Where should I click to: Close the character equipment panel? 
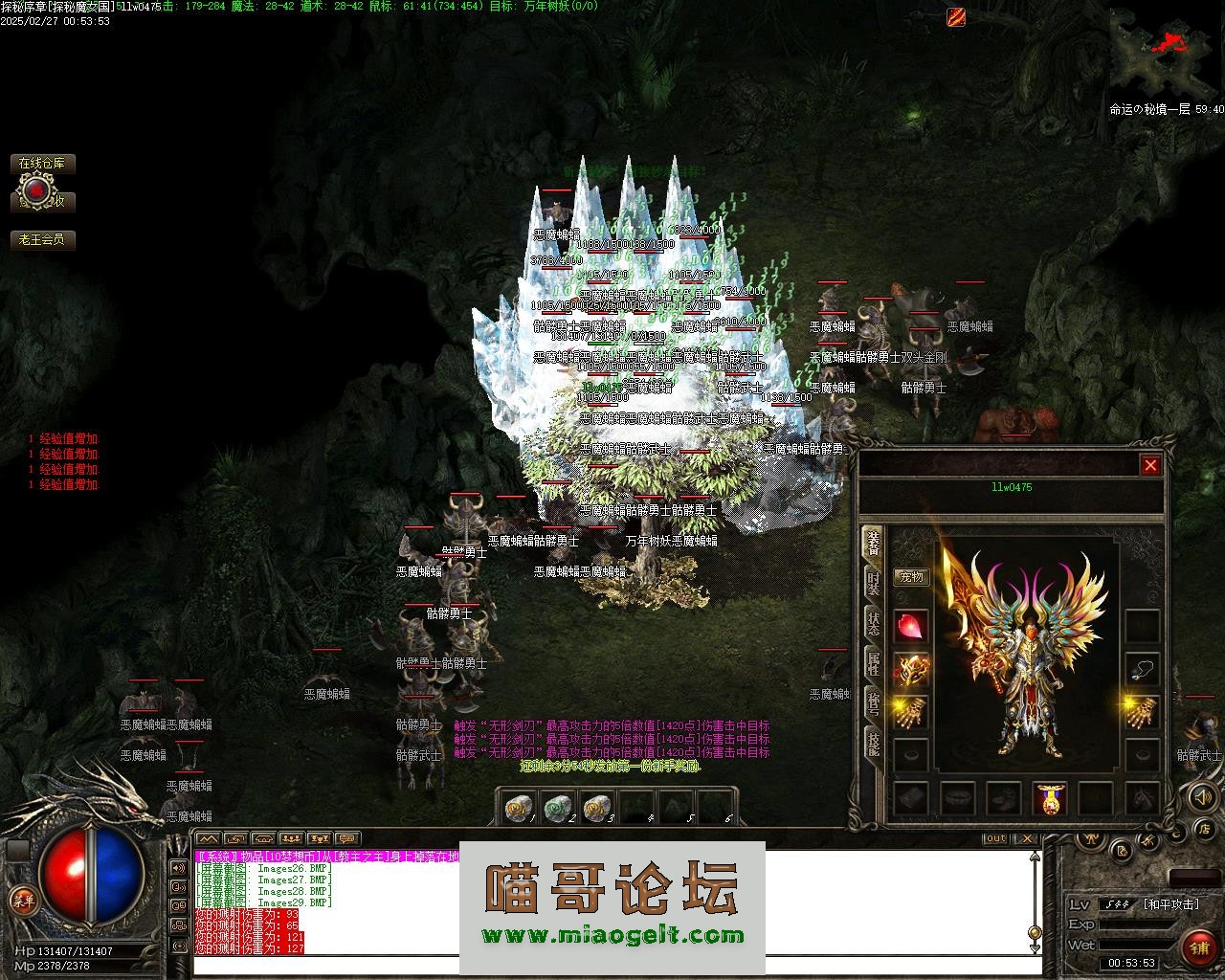1150,465
